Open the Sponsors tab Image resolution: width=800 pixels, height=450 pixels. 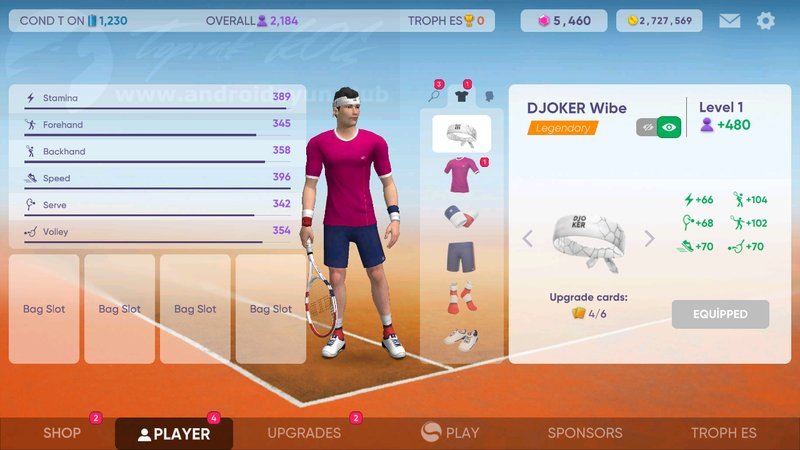[x=585, y=433]
